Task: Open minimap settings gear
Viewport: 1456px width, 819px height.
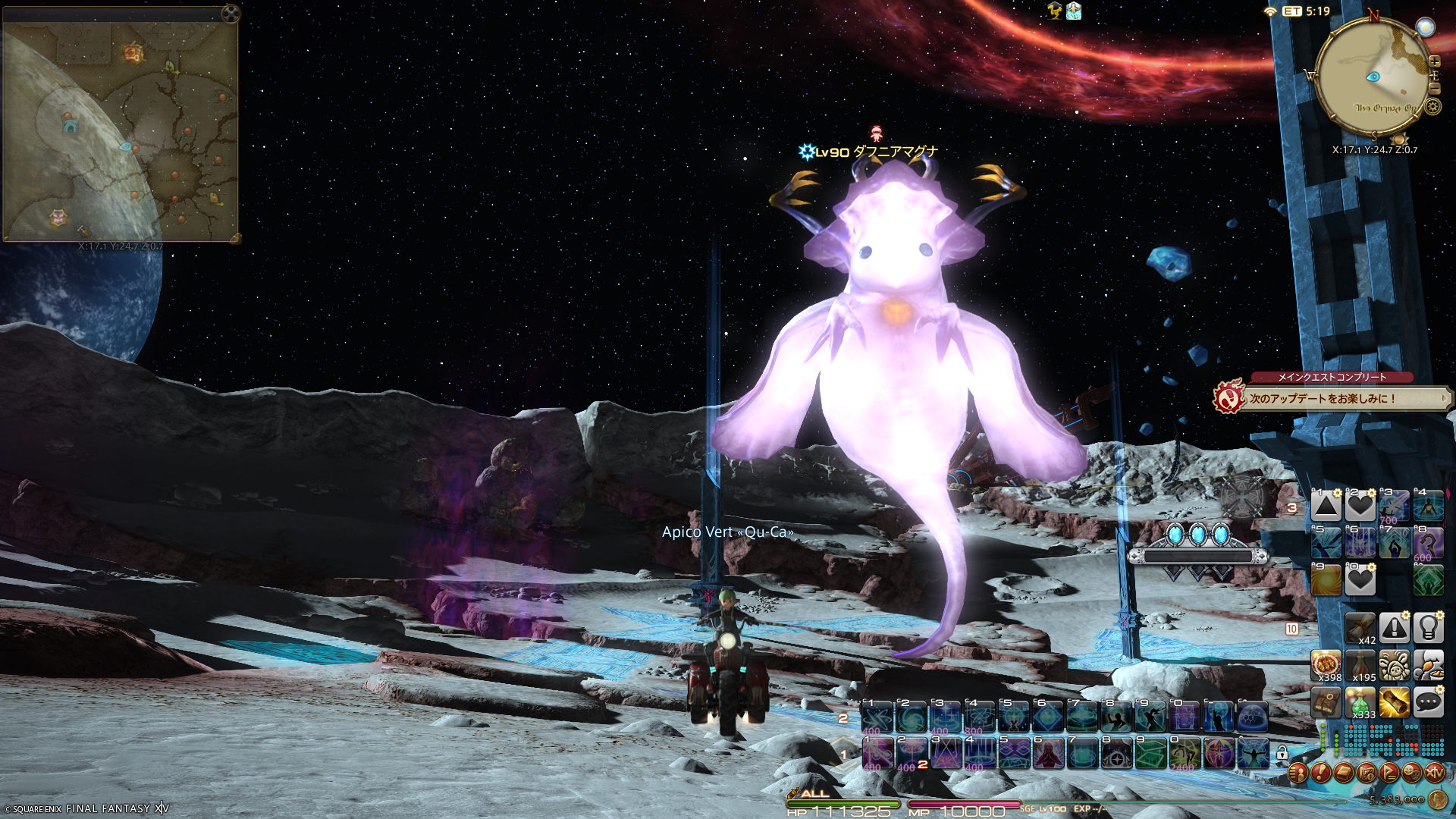Action: coord(1432,107)
